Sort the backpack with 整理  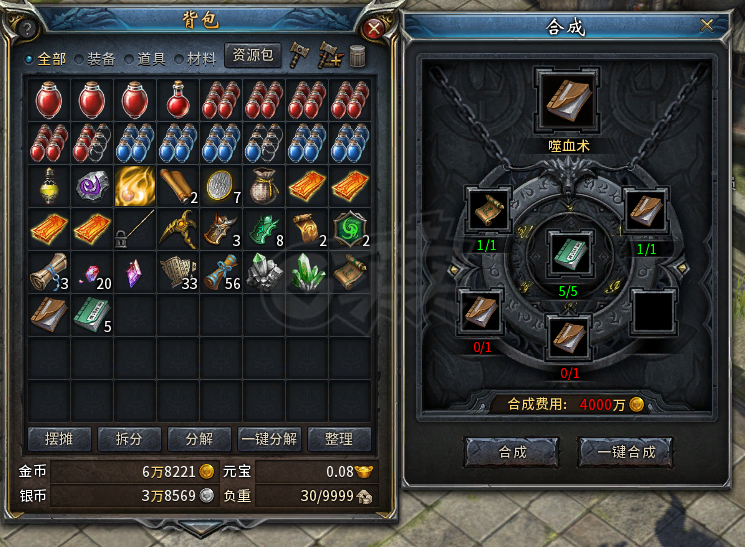[x=339, y=439]
